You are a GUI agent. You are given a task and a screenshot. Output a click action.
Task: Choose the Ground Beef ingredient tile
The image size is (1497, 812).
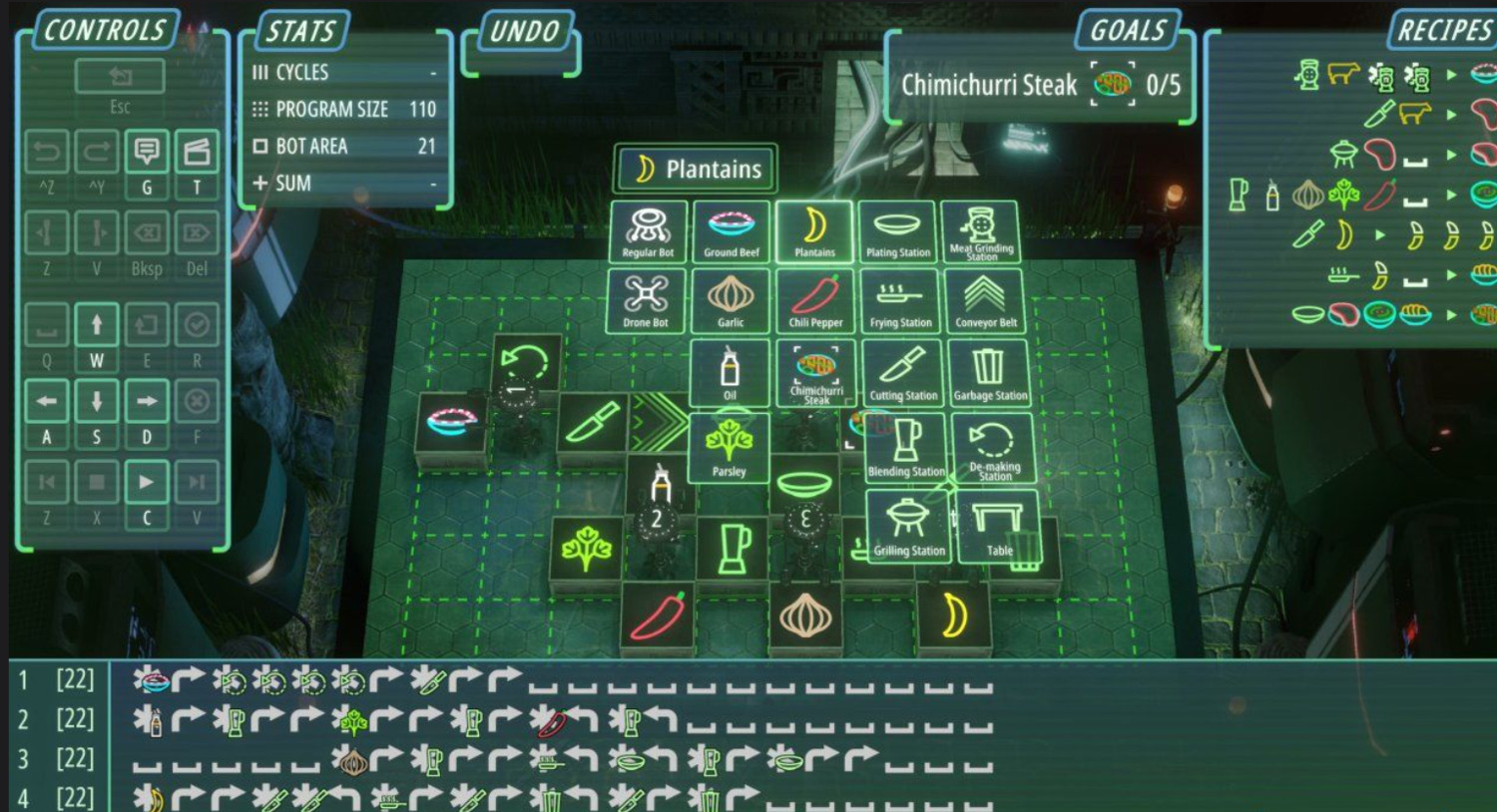(x=732, y=231)
